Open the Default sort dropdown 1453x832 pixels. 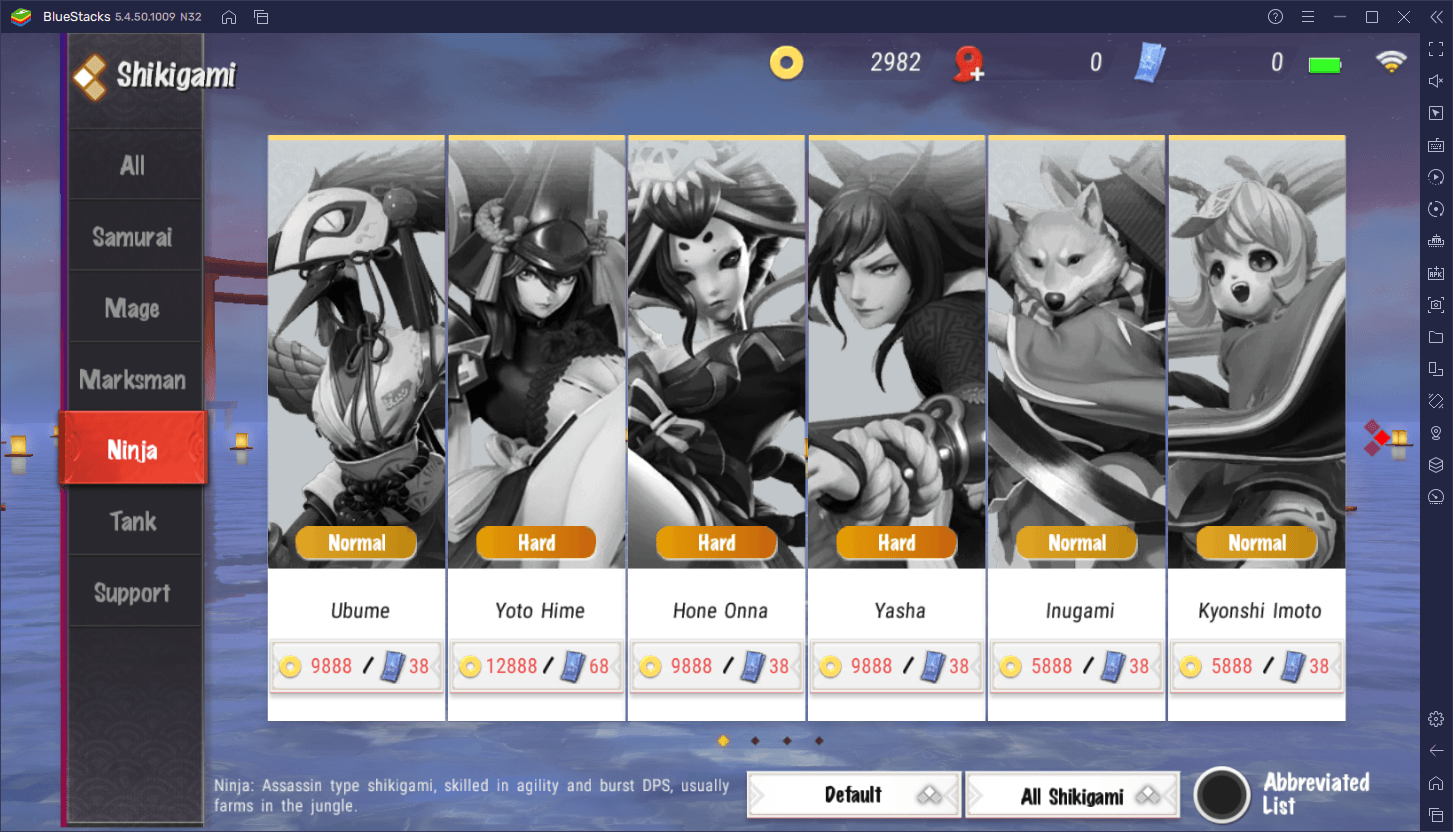[x=853, y=794]
